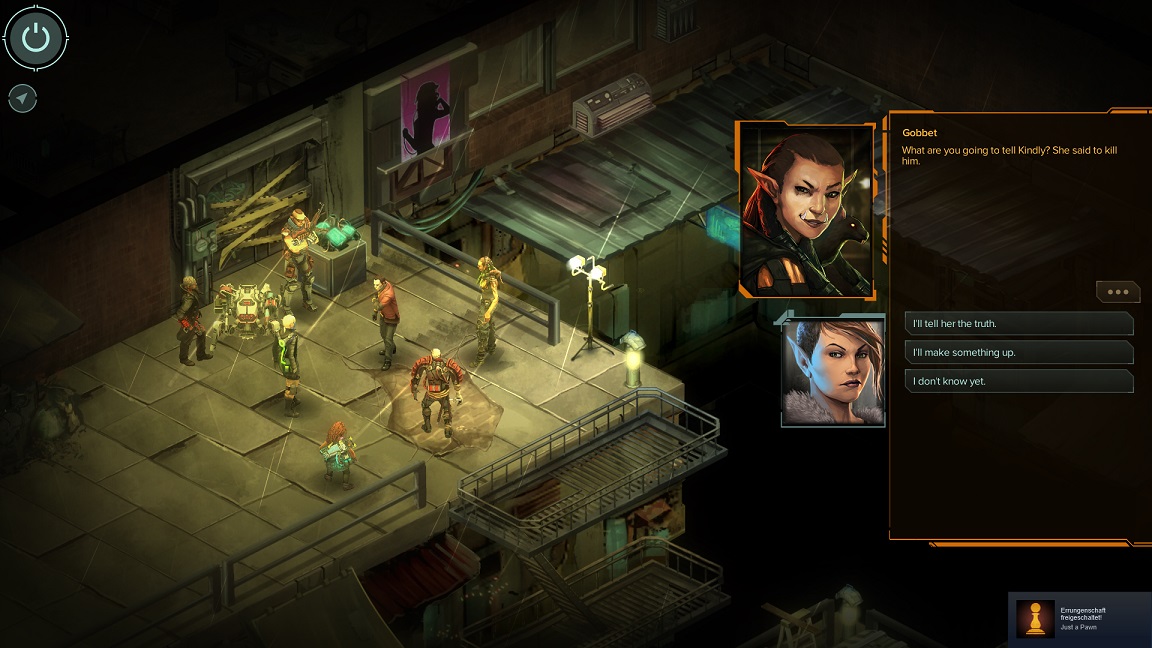Open the Just a Pawn achievement popup

point(1080,619)
